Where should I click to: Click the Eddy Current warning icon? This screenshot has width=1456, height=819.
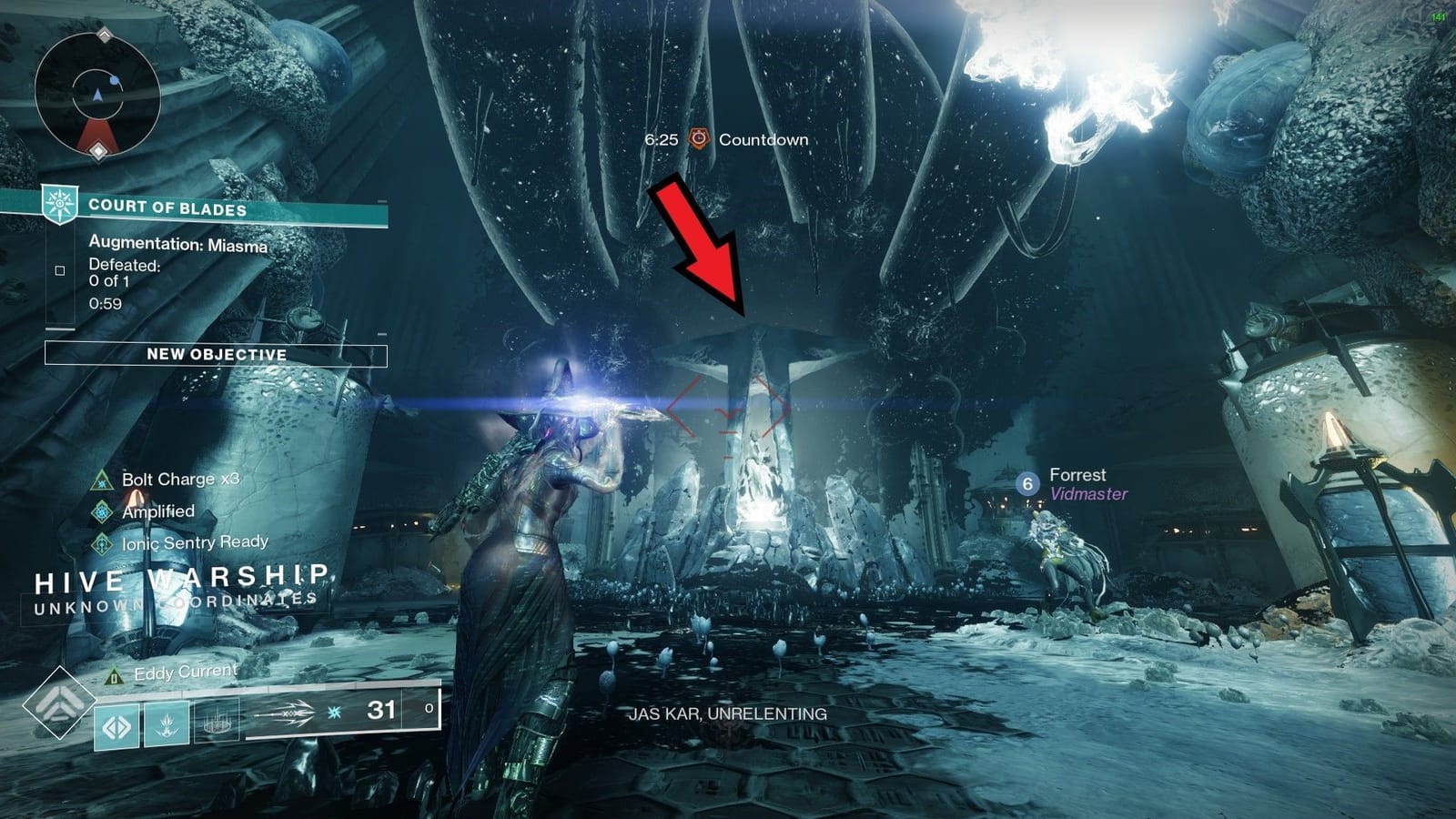[x=113, y=677]
